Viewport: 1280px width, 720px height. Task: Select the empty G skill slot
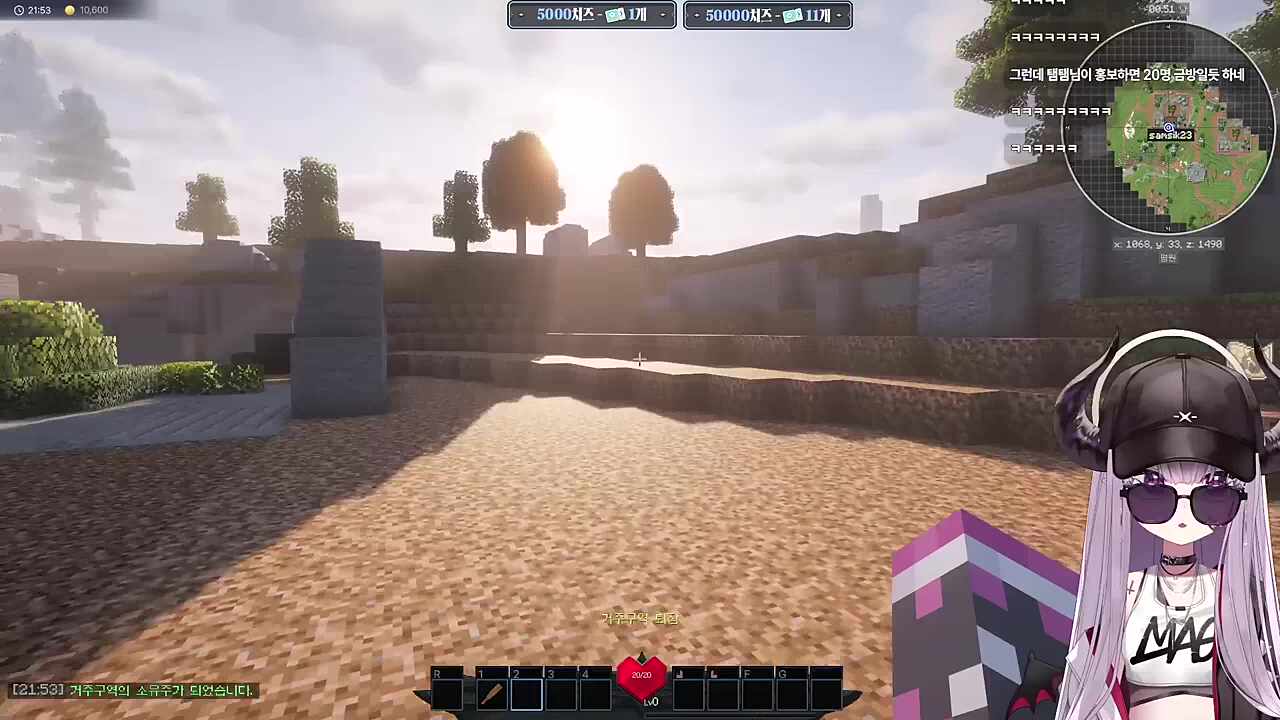pos(792,692)
